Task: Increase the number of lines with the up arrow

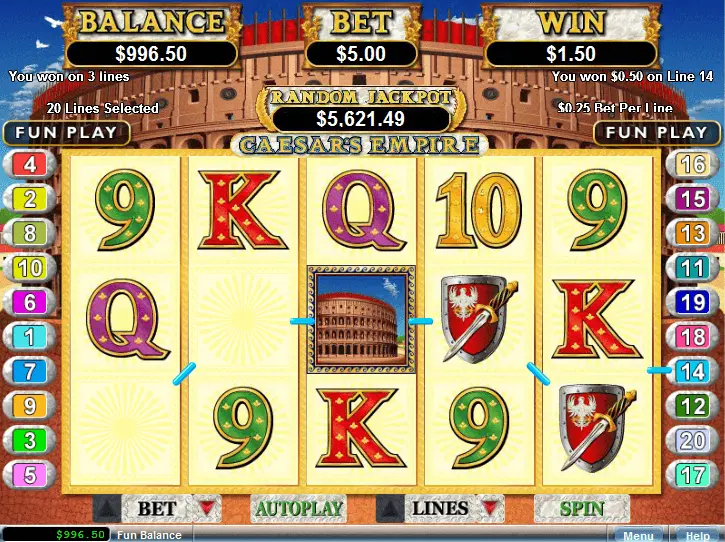Action: point(388,509)
